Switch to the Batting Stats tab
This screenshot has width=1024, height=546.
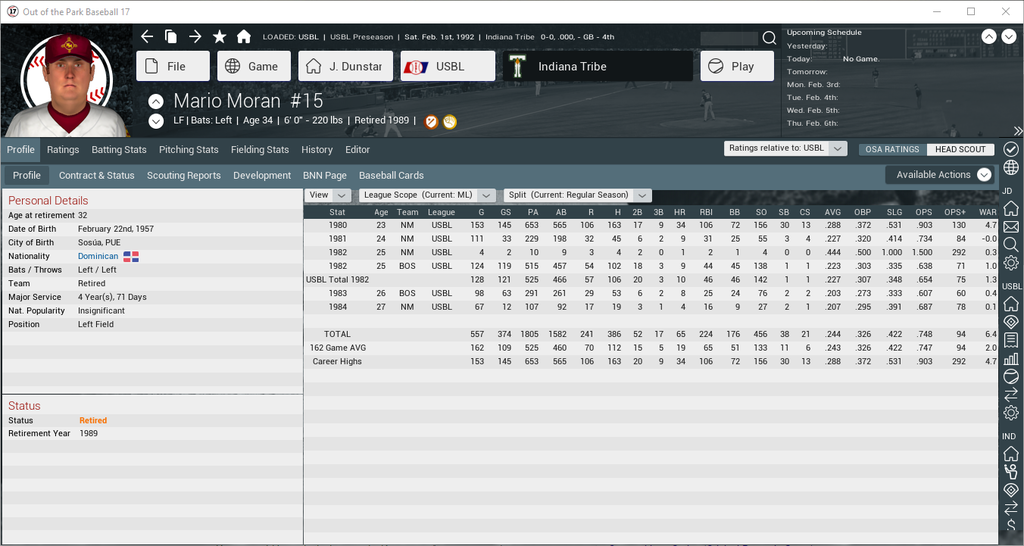(119, 150)
